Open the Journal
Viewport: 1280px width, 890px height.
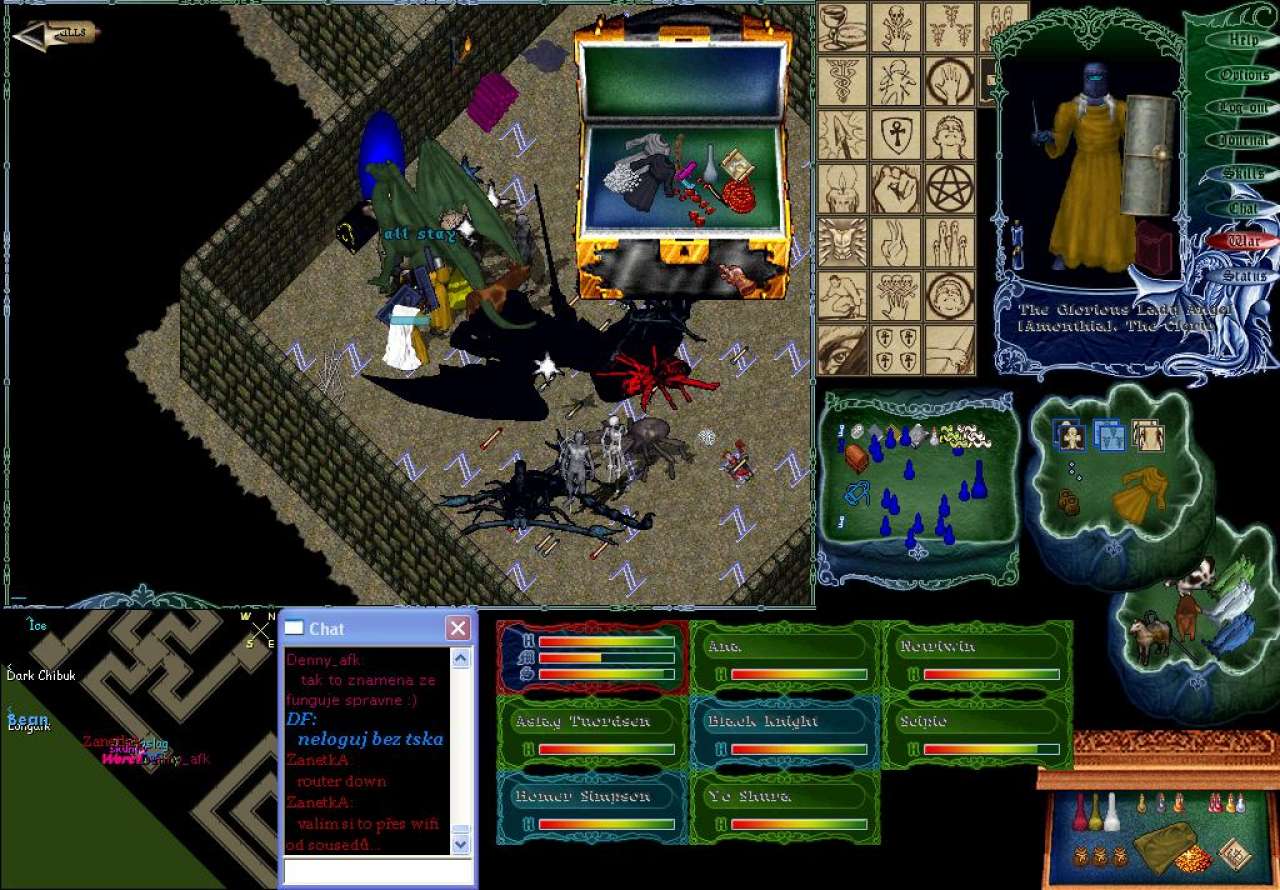click(x=1243, y=141)
